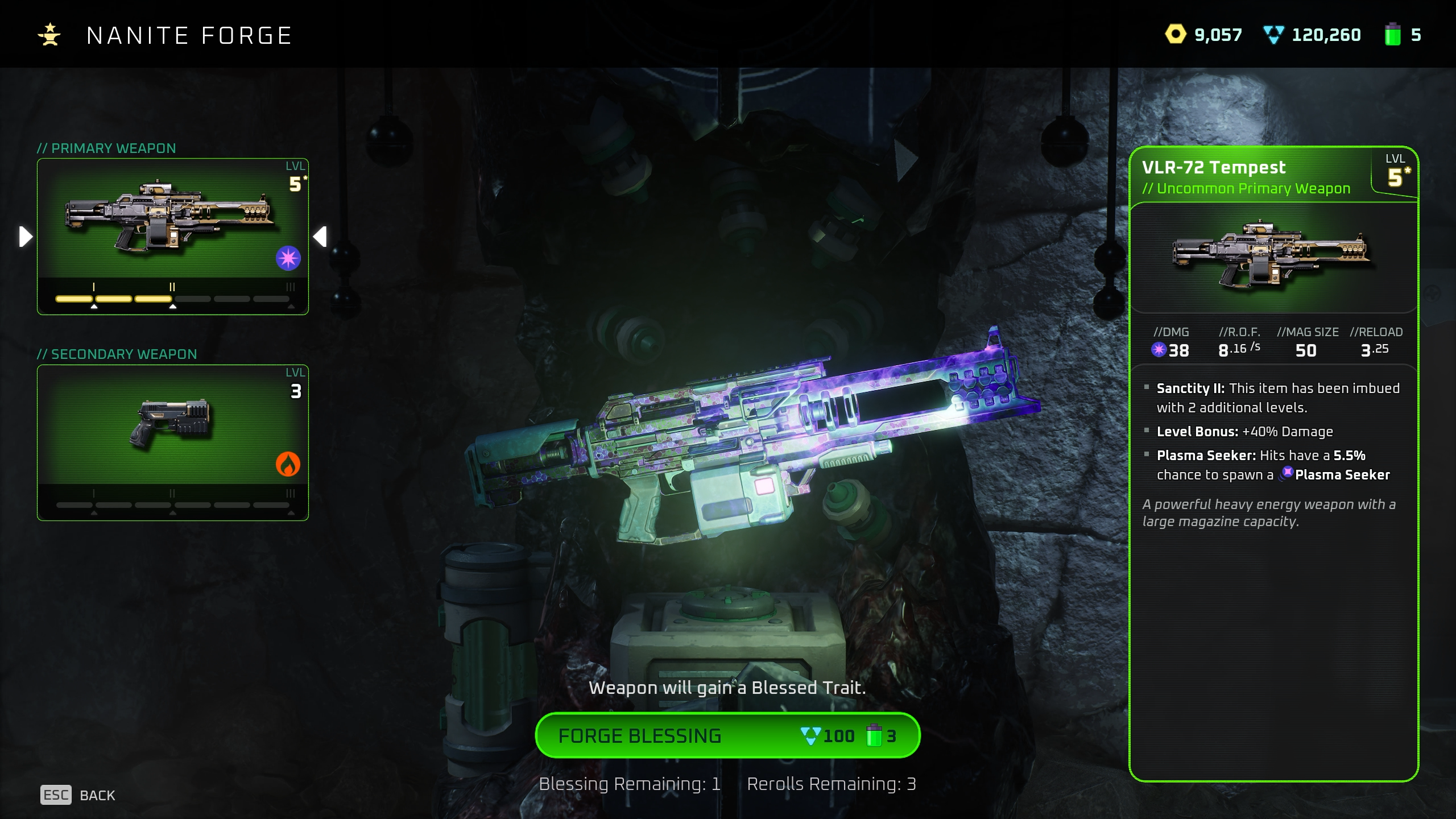Click the nanite cost icon on Forge Blessing
Image resolution: width=1456 pixels, height=819 pixels.
811,735
